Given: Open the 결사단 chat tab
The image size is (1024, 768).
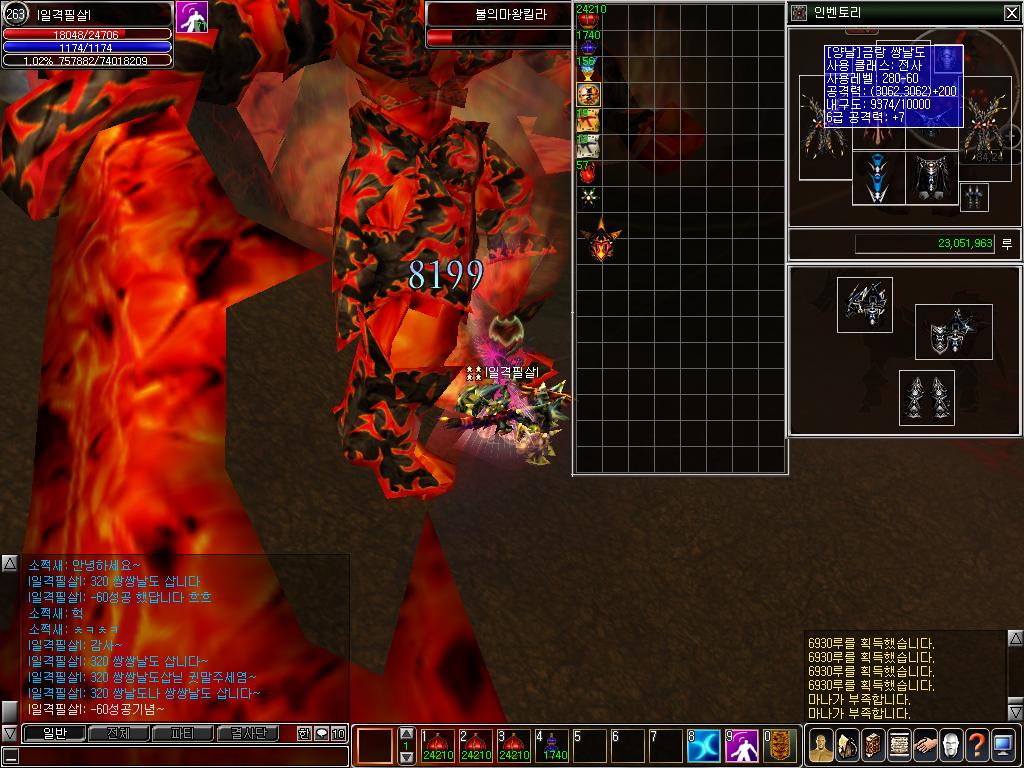Looking at the screenshot, I should coord(247,733).
